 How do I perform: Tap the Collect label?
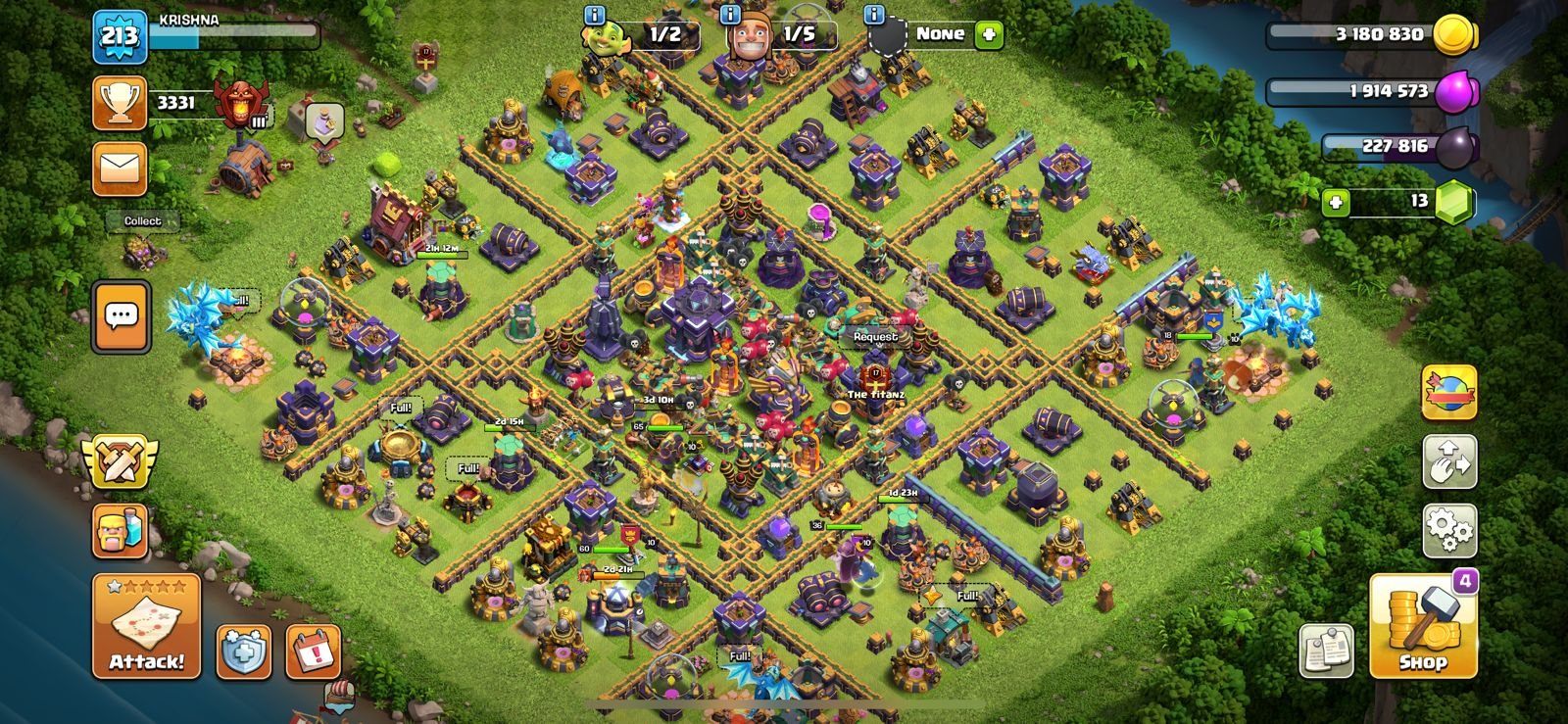(x=143, y=221)
